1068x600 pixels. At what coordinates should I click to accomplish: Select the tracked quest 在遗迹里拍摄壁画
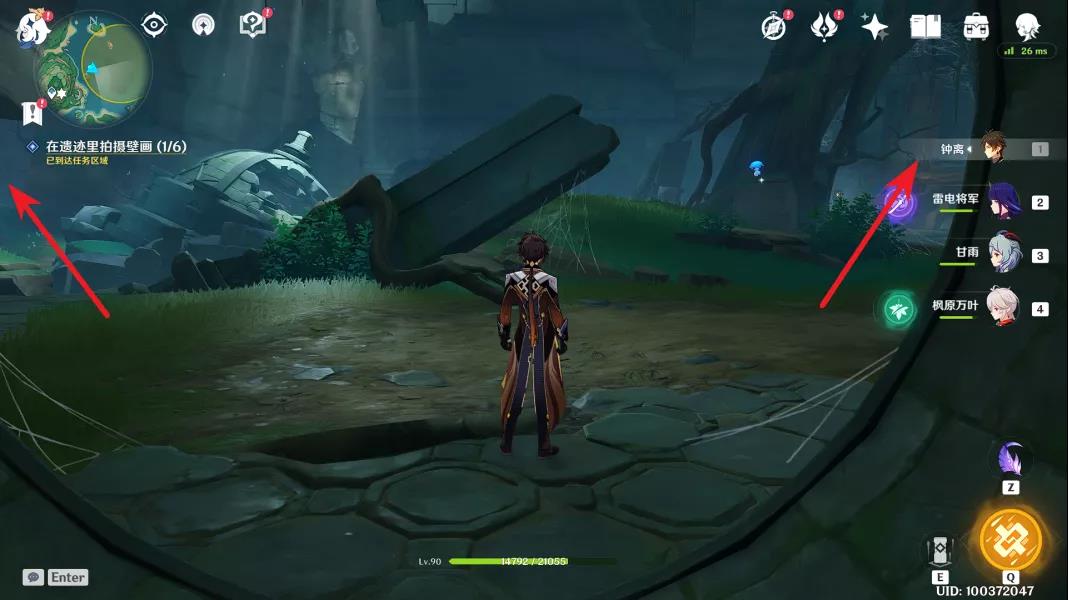[x=116, y=147]
